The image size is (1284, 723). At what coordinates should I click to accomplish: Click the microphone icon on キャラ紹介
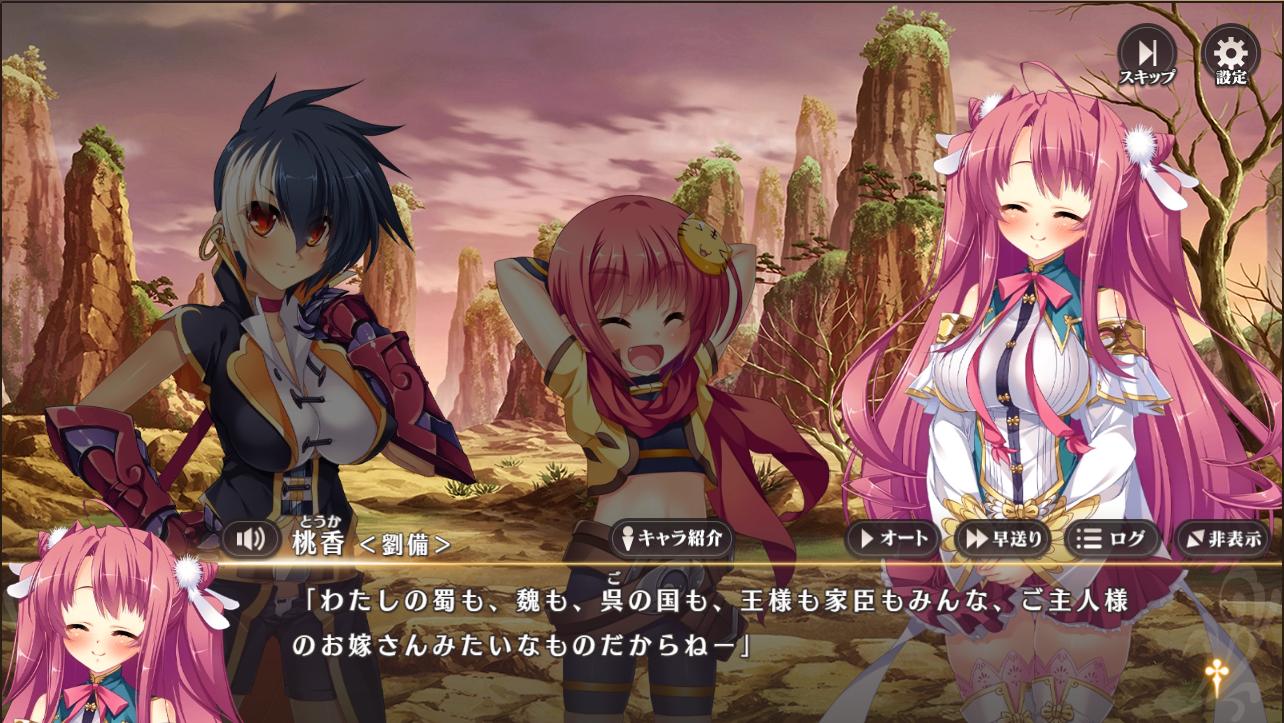(627, 538)
